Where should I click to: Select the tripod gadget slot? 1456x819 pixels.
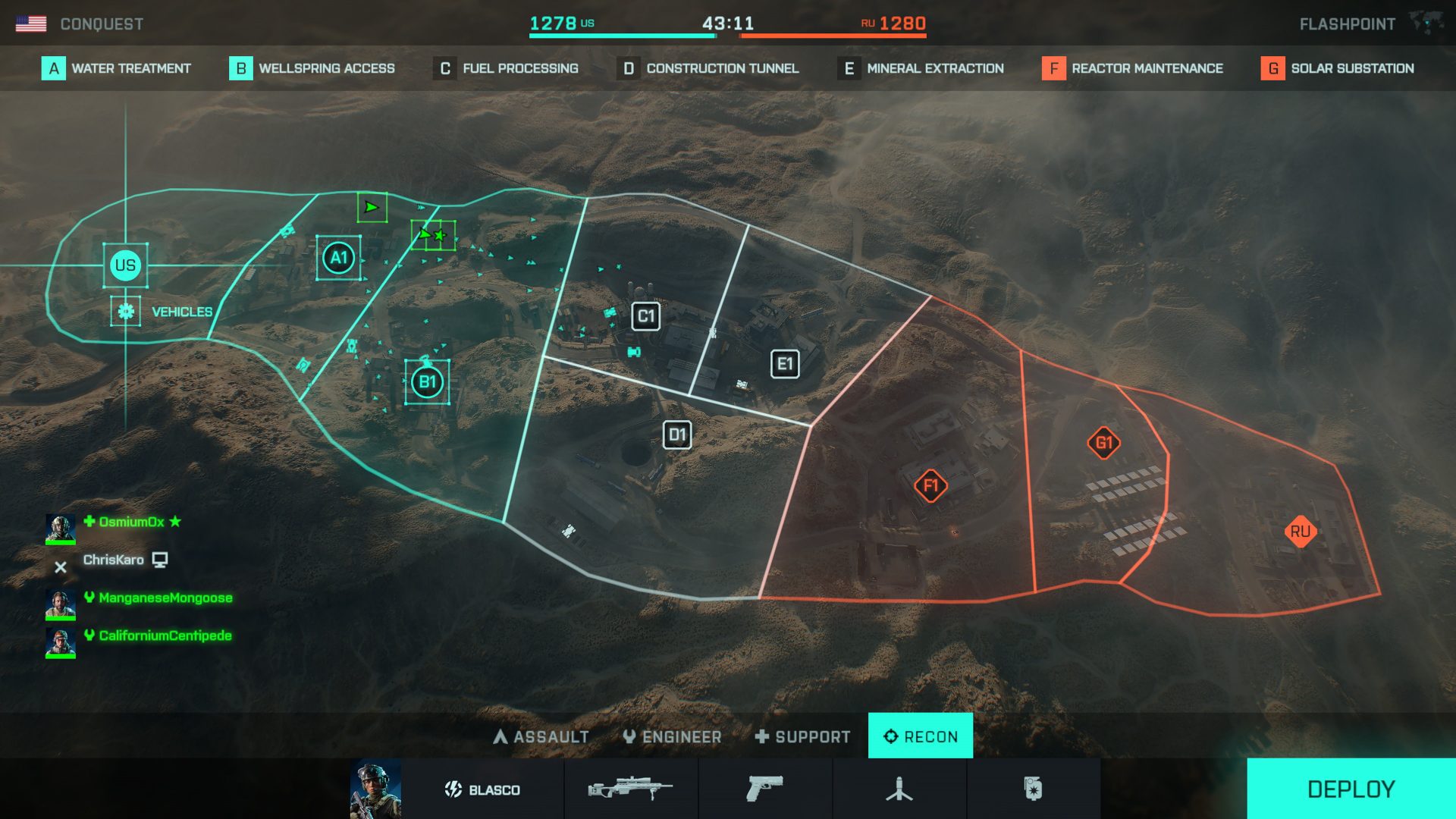pos(900,789)
